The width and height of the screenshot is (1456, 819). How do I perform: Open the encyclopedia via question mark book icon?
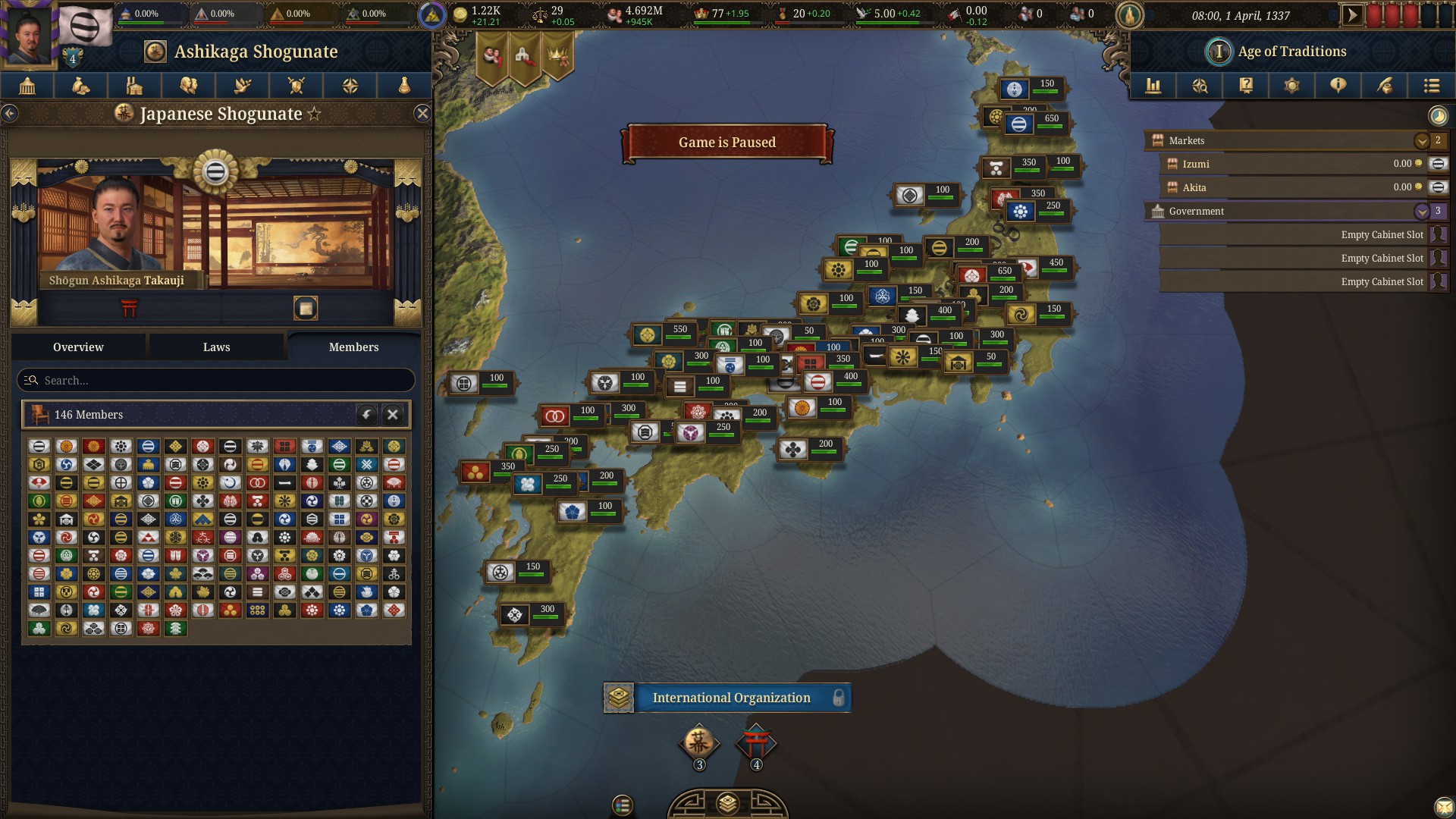[x=1245, y=86]
